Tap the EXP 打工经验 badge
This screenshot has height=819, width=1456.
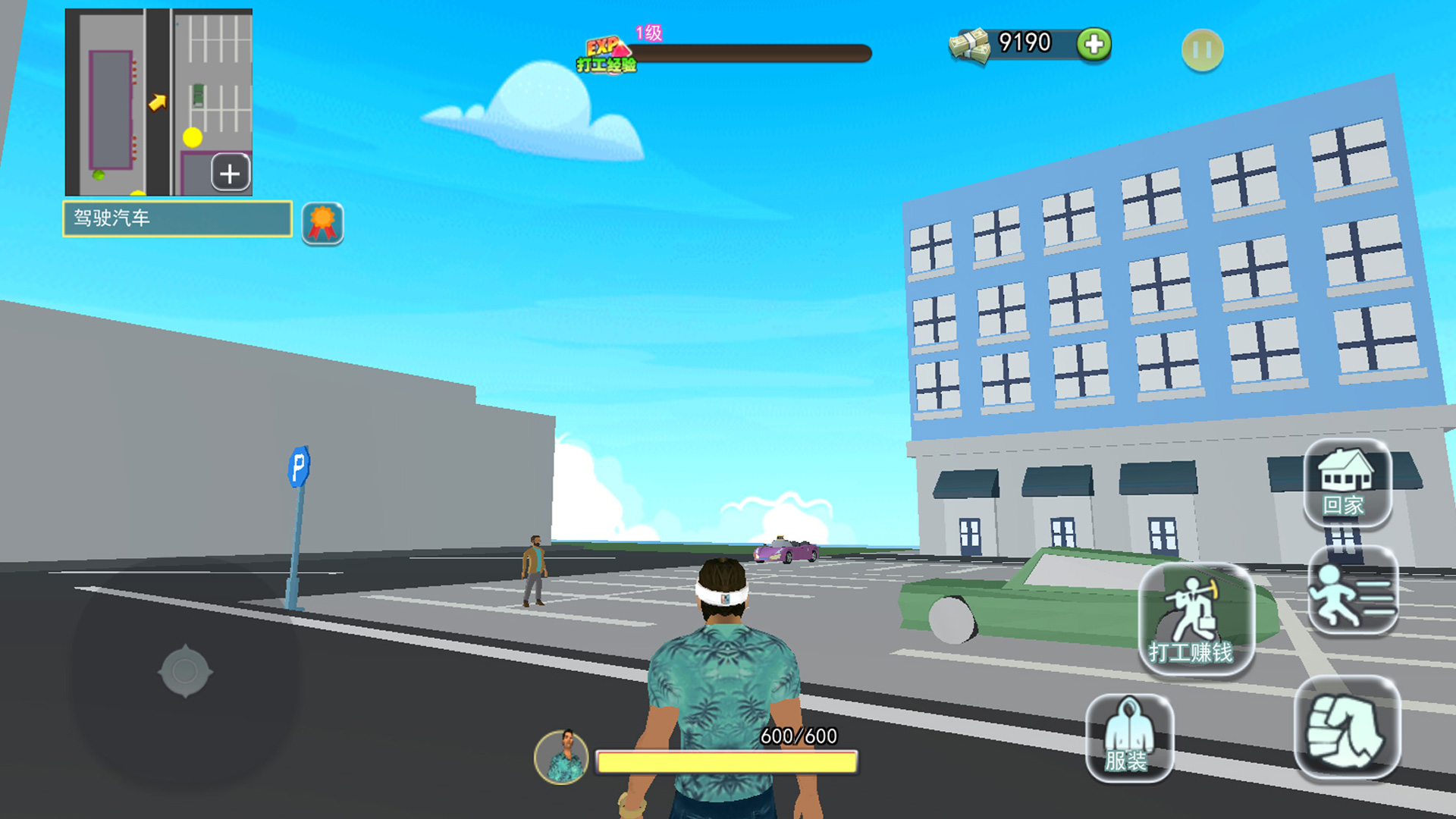(x=606, y=54)
